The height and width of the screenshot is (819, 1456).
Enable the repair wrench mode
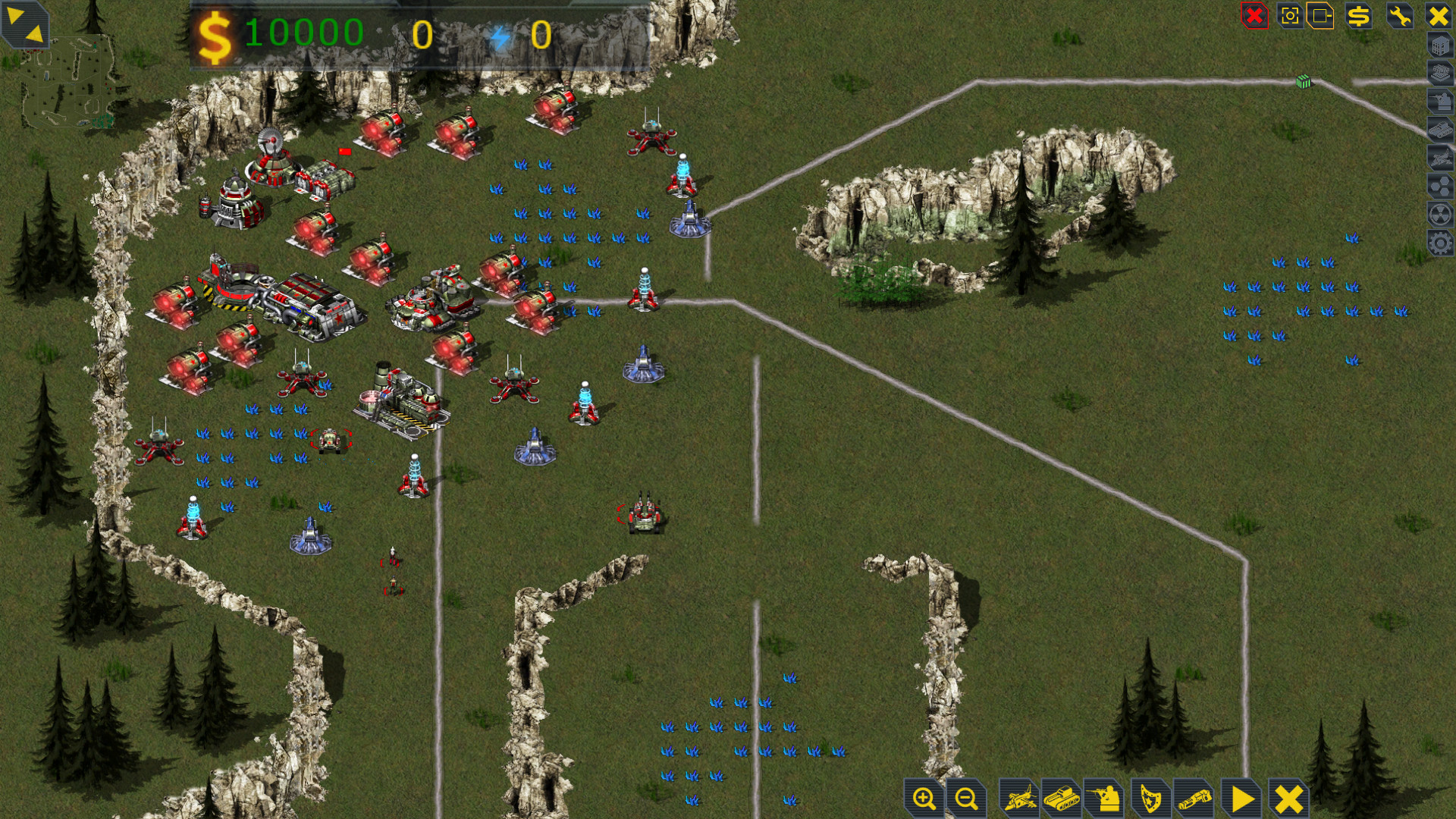1399,17
